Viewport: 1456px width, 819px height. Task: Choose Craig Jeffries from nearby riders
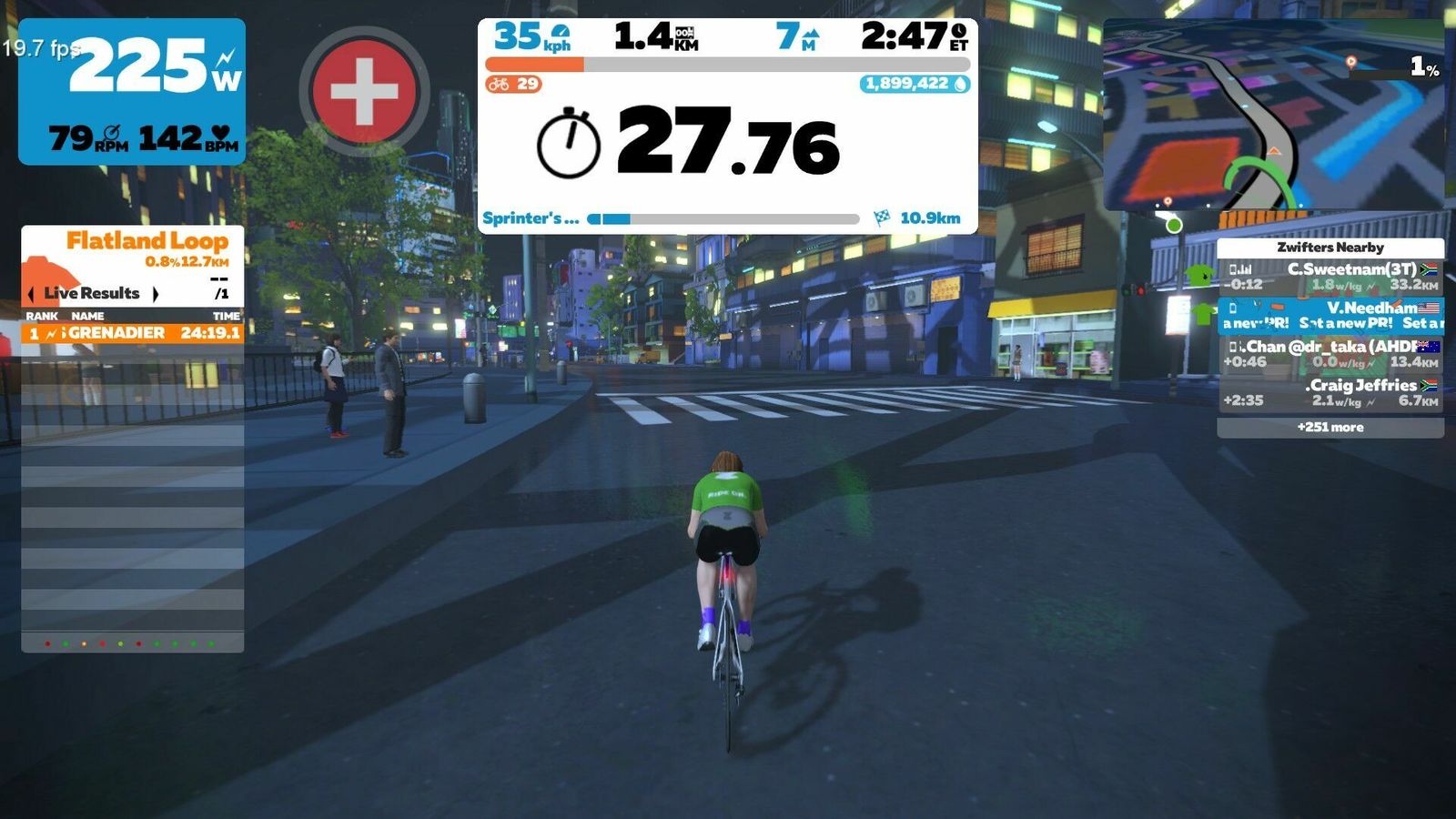tap(1330, 392)
